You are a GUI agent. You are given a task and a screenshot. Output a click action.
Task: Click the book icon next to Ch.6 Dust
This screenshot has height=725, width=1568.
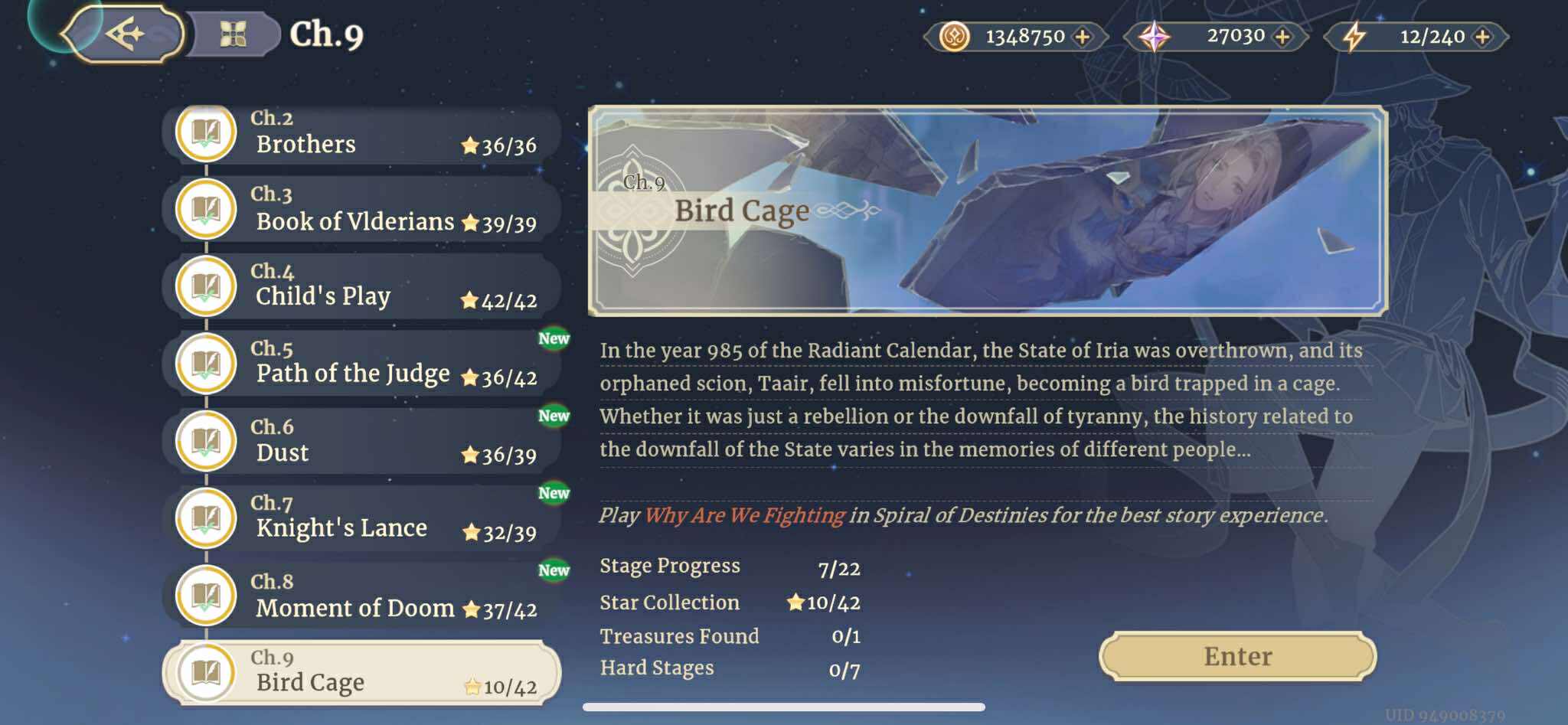tap(205, 441)
